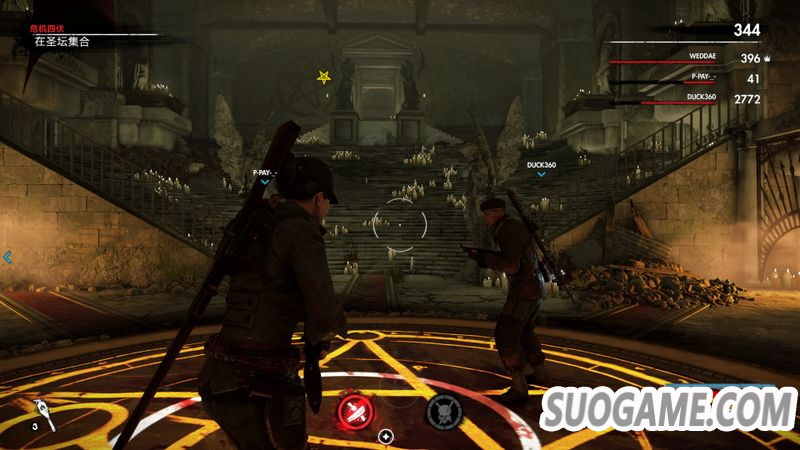
Task: Activate the grey skull ability icon
Action: 444,408
